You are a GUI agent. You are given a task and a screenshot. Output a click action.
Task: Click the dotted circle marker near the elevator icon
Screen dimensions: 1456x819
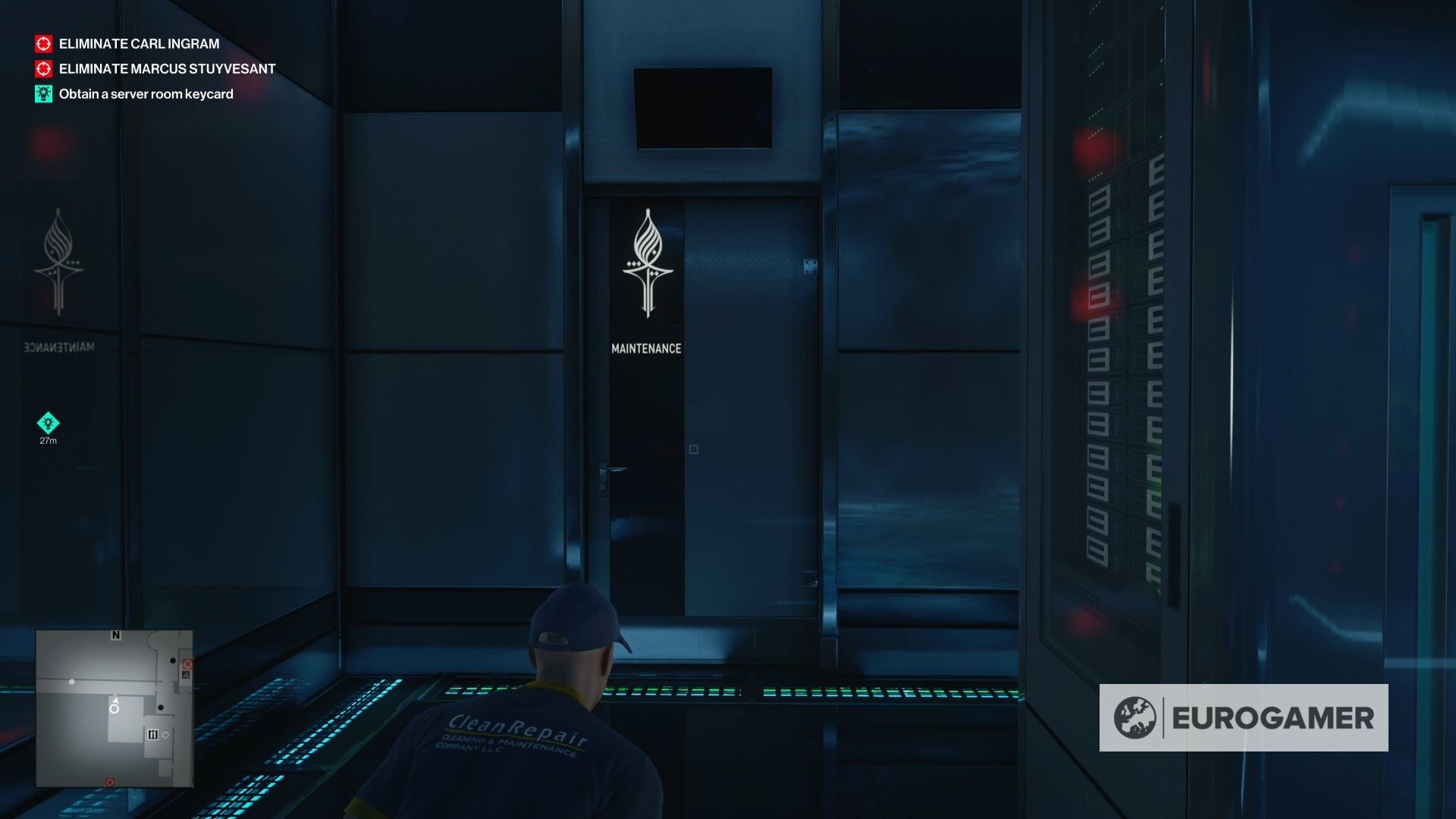[165, 734]
